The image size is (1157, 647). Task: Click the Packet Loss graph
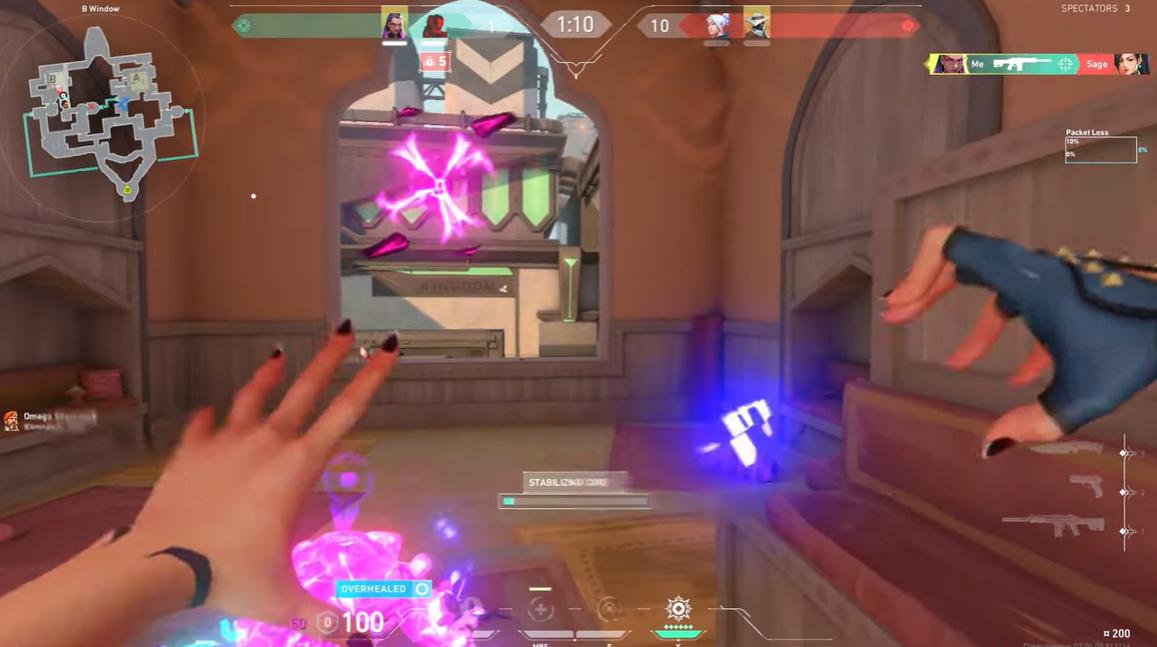point(1100,150)
